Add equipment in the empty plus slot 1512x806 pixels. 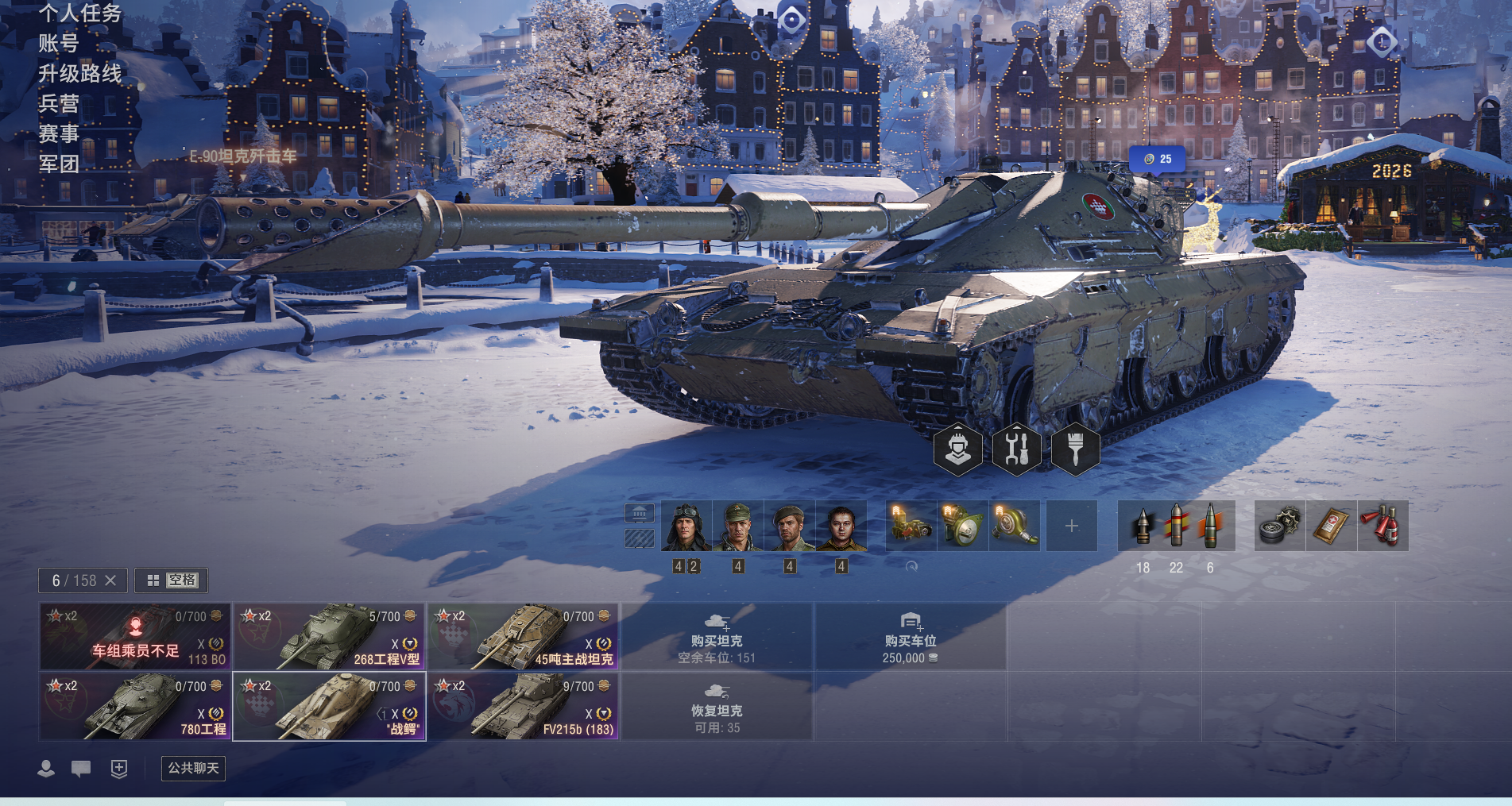pos(1071,526)
